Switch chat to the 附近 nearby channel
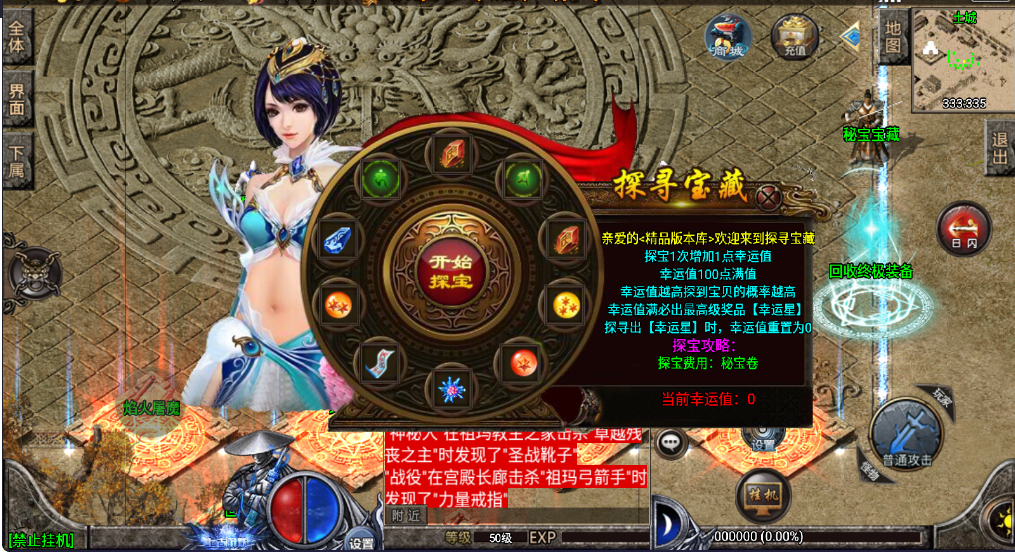Viewport: 1015px width, 552px height. [406, 516]
